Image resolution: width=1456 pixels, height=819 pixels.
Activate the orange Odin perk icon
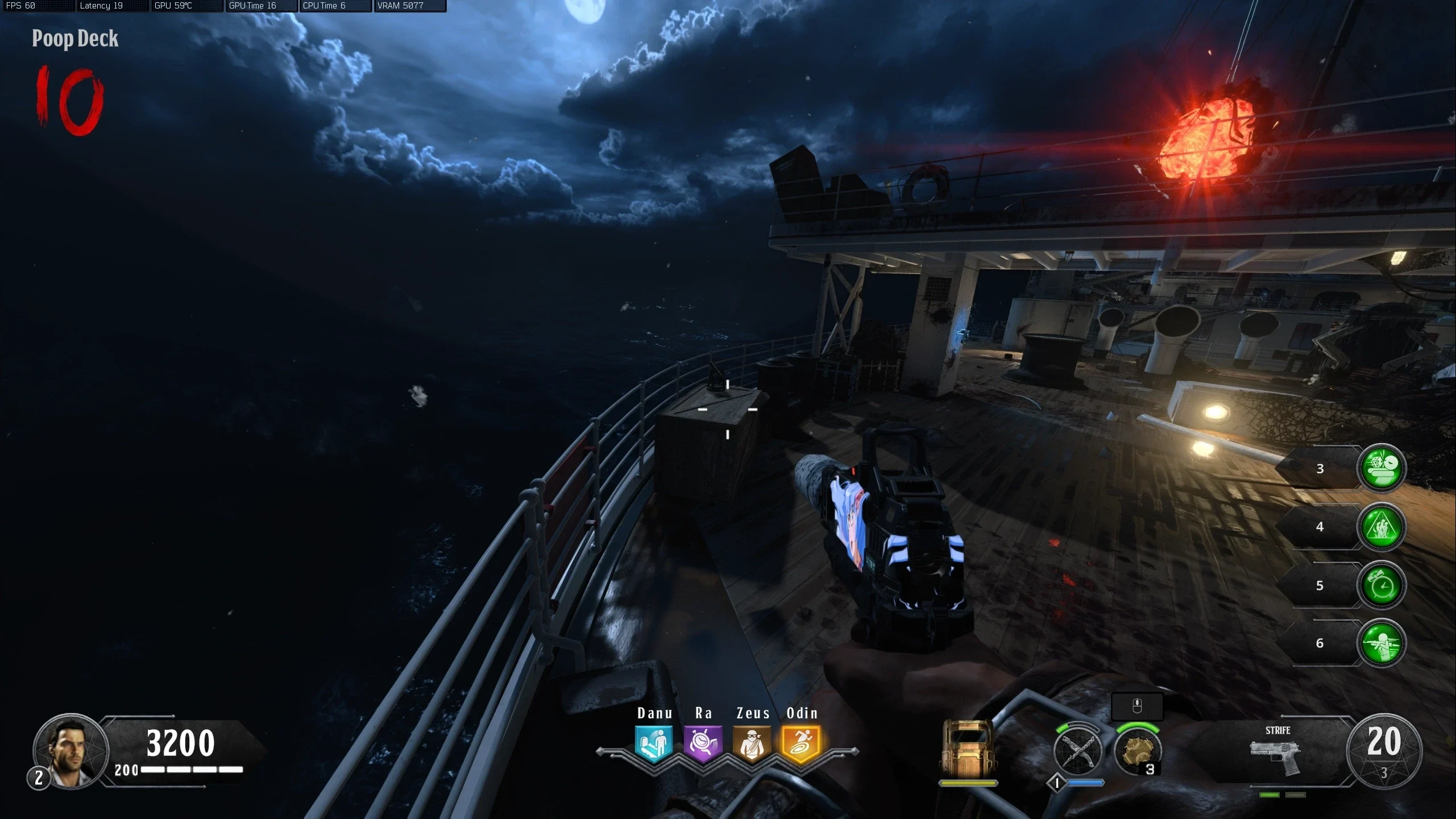800,743
